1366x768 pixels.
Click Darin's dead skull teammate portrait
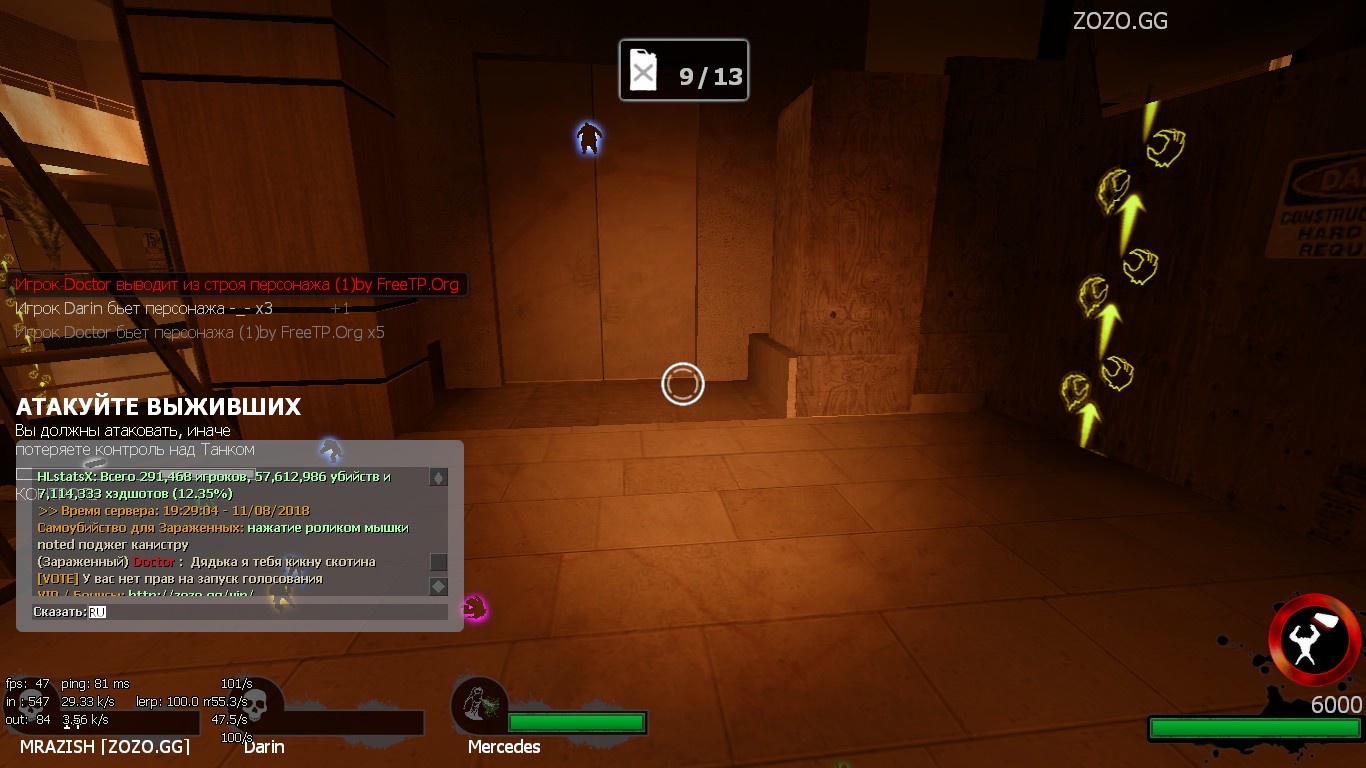(x=255, y=704)
